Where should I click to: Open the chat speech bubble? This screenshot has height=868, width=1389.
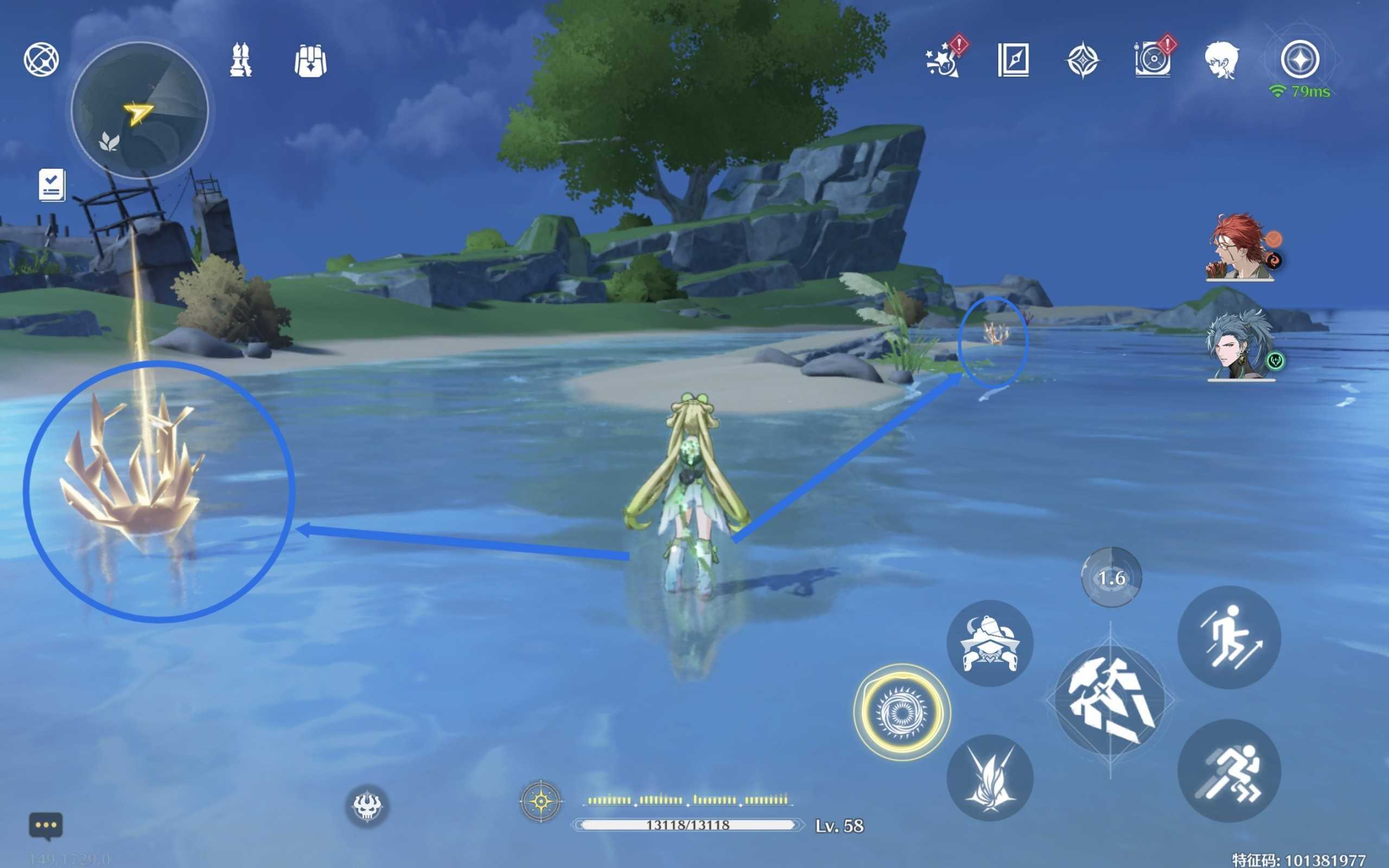pyautogui.click(x=46, y=826)
